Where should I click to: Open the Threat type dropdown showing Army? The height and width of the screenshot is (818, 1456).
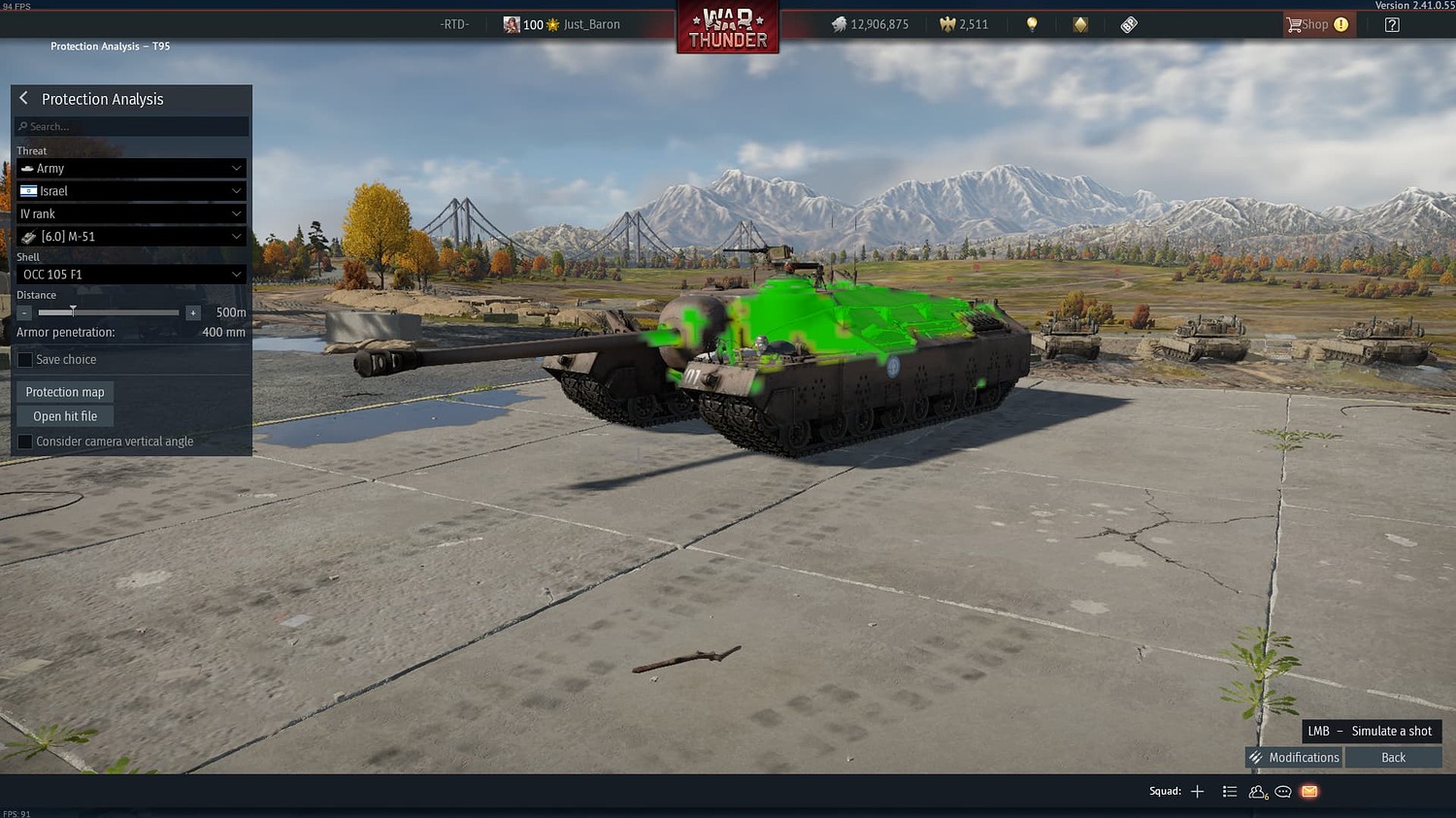131,168
